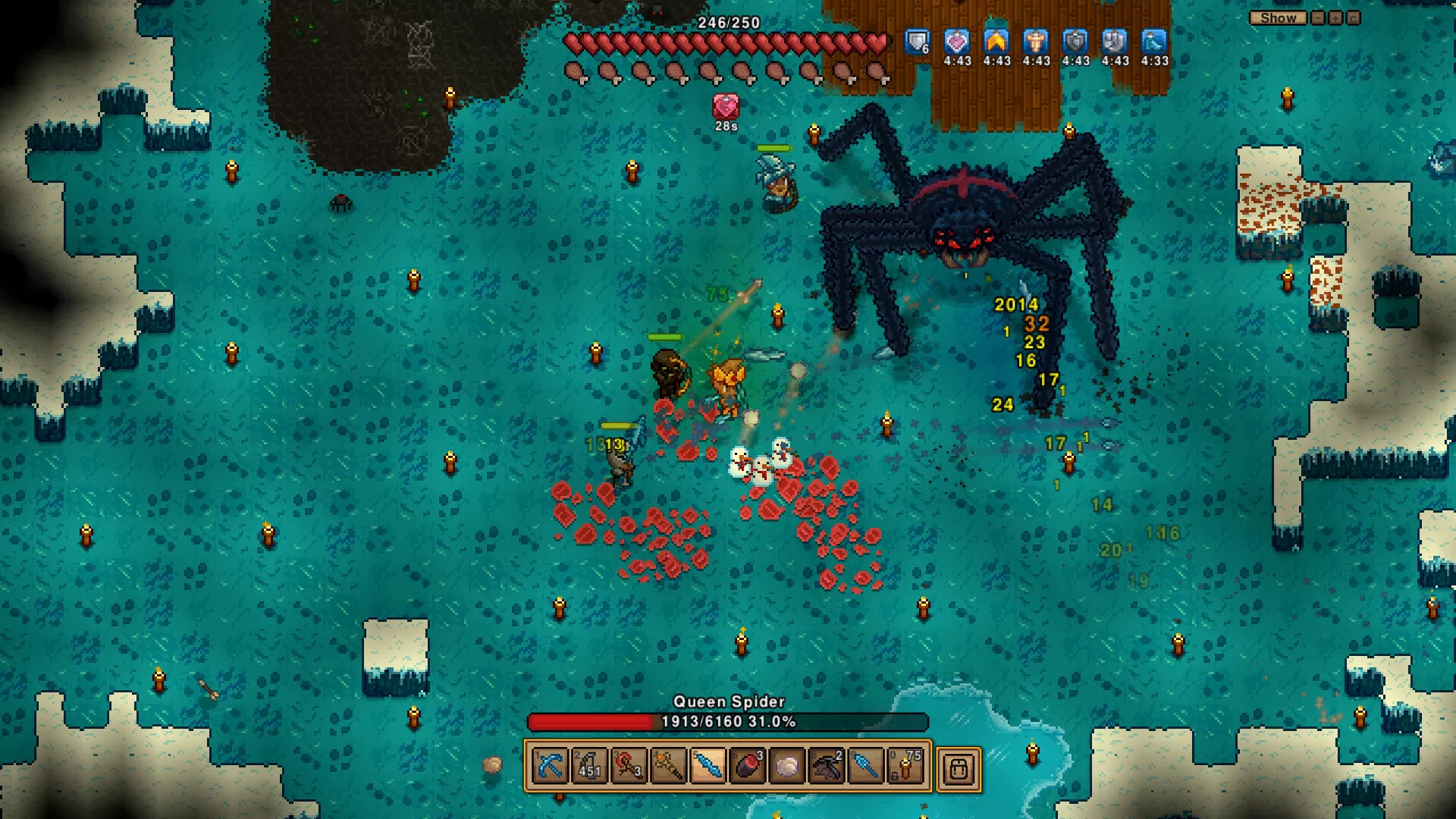Select the dark anvil-shaped item slot
The width and height of the screenshot is (1456, 819).
click(x=826, y=767)
